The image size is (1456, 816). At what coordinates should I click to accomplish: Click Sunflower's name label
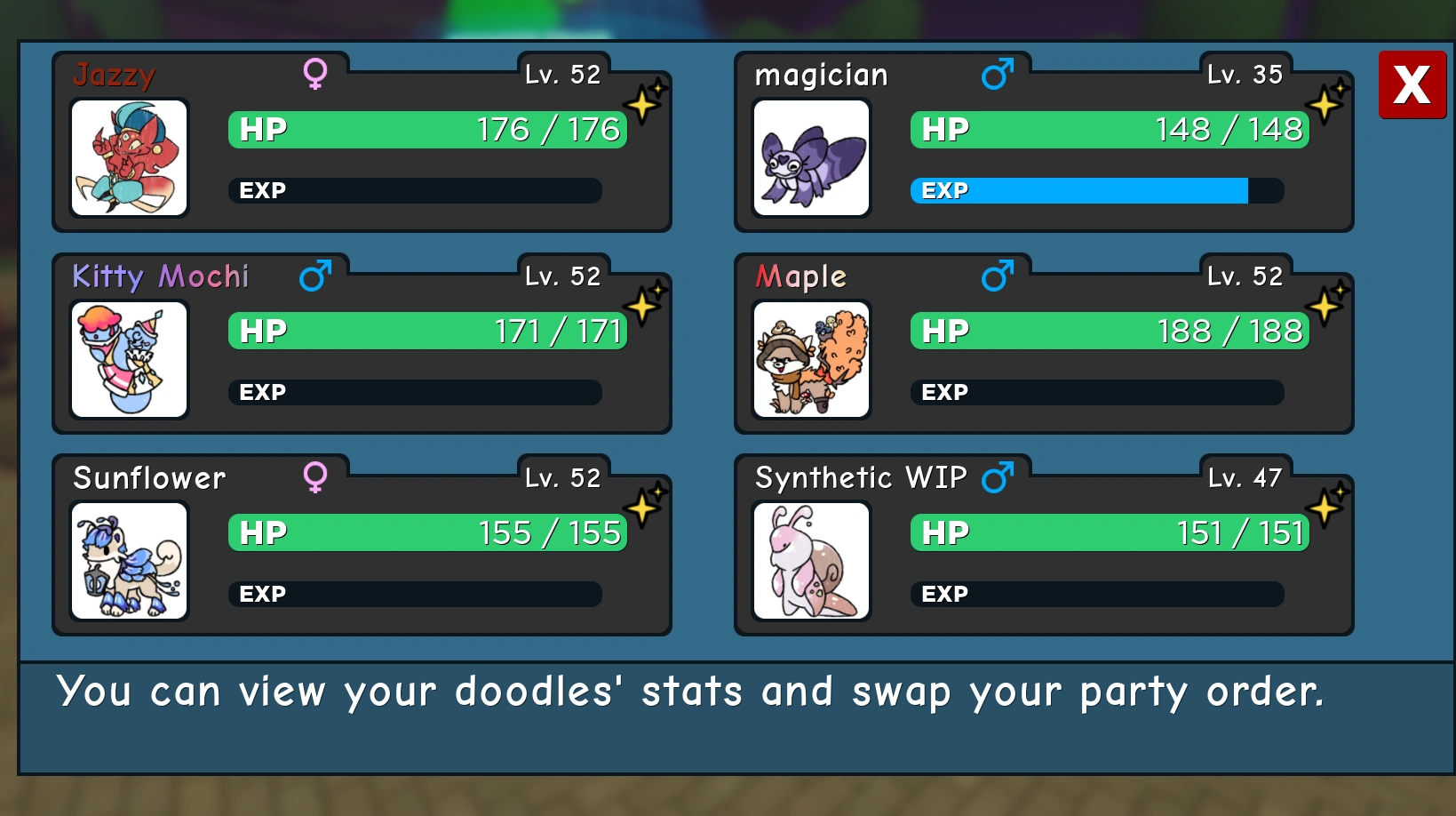(148, 478)
